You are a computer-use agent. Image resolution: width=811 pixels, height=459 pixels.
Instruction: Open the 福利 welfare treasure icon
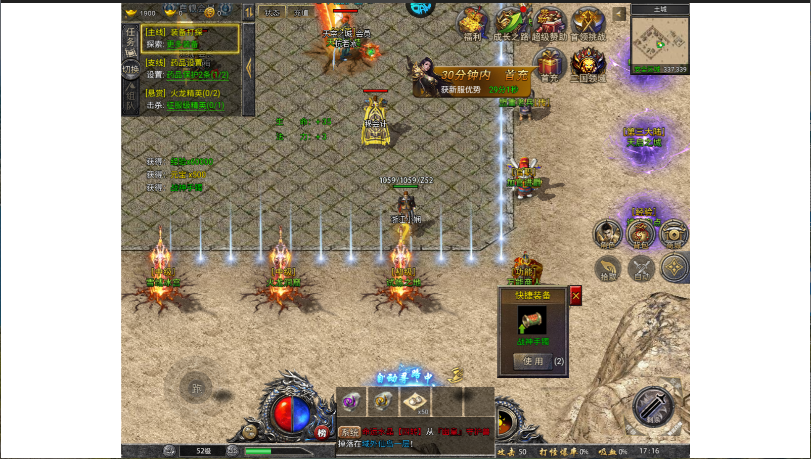click(x=472, y=24)
